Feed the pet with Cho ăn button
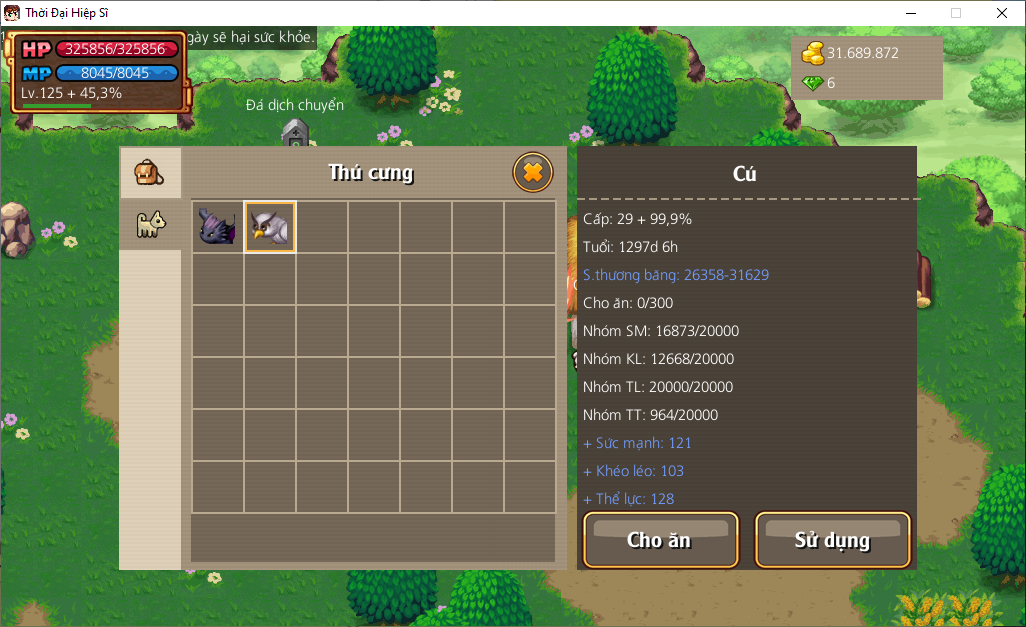1026x627 pixels. tap(660, 540)
